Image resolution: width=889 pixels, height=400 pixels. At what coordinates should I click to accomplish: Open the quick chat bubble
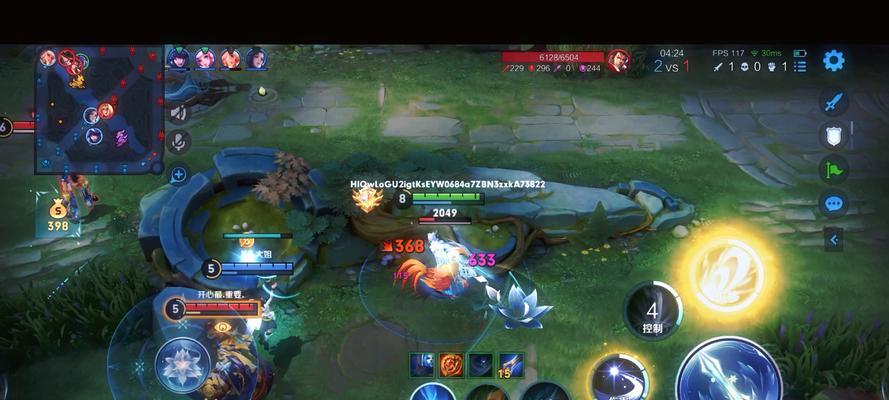tap(833, 204)
